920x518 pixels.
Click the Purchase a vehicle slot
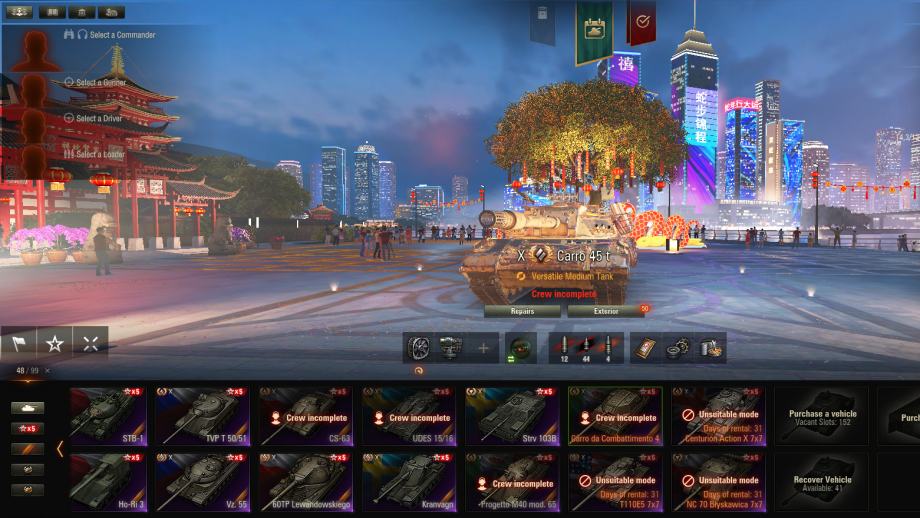coord(822,415)
